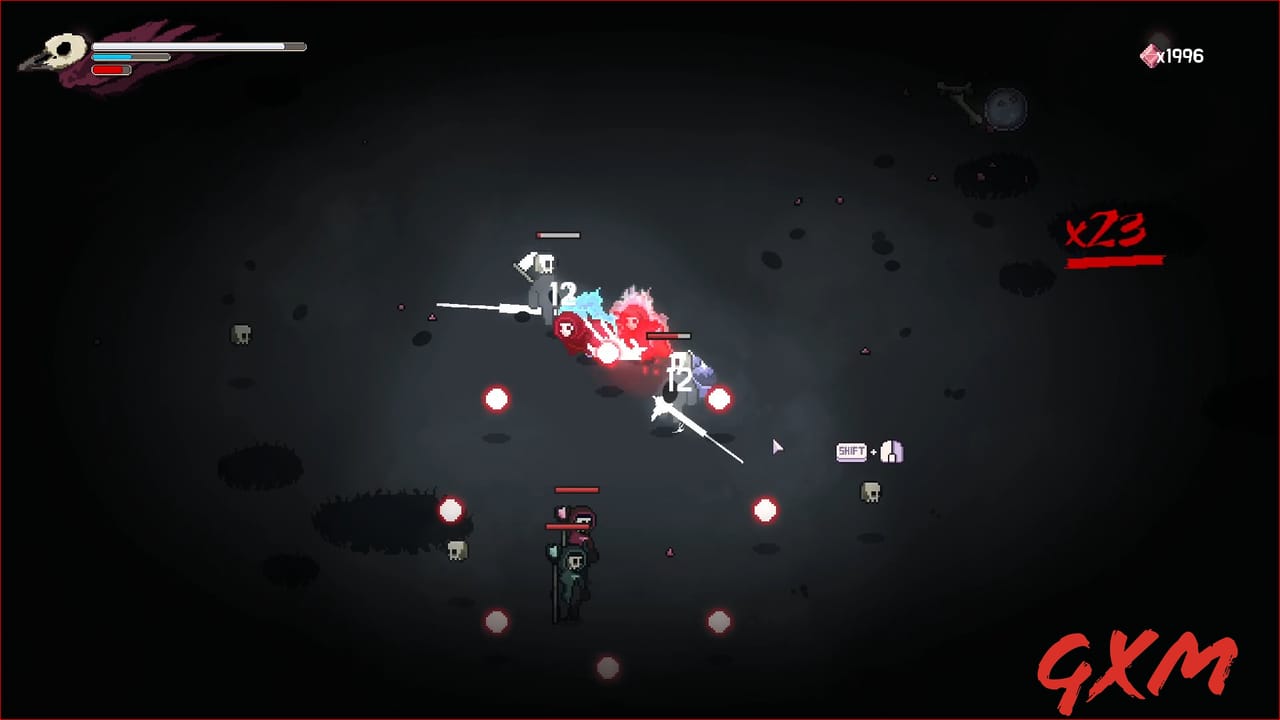Click the SHIFT key dash prompt icon

tap(851, 452)
